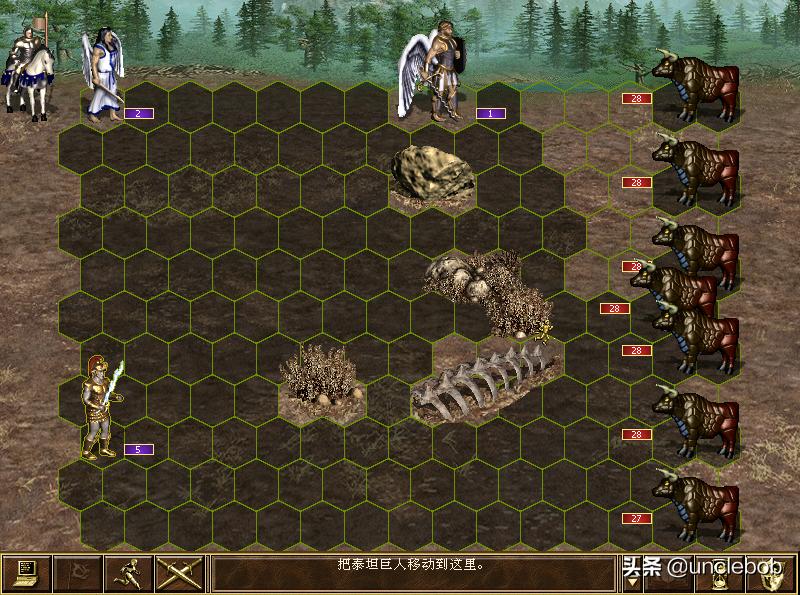Click the surrender flag button

pyautogui.click(x=77, y=574)
